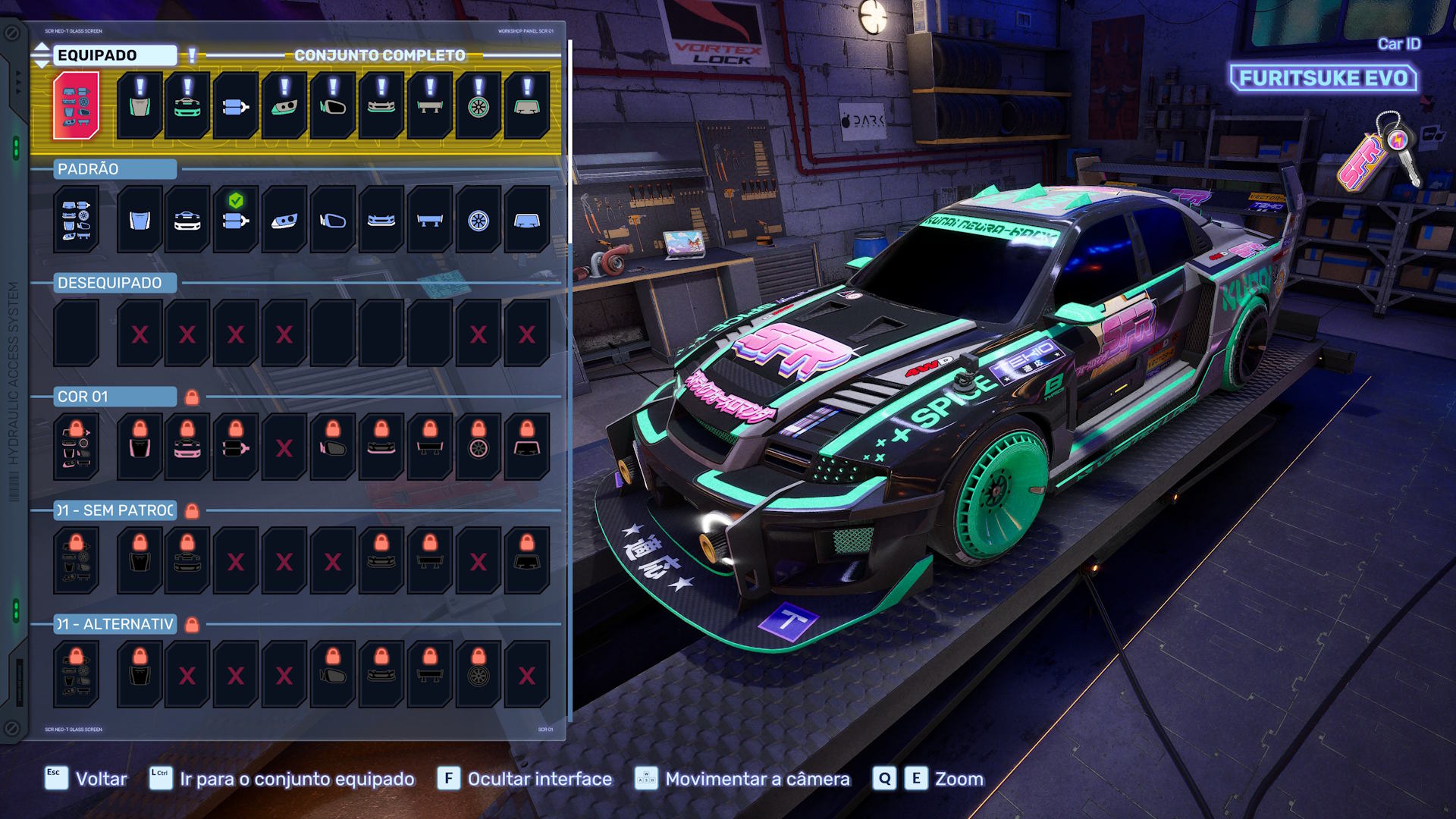Select the Padrão full set icon
Viewport: 1456px width, 819px height.
point(76,219)
